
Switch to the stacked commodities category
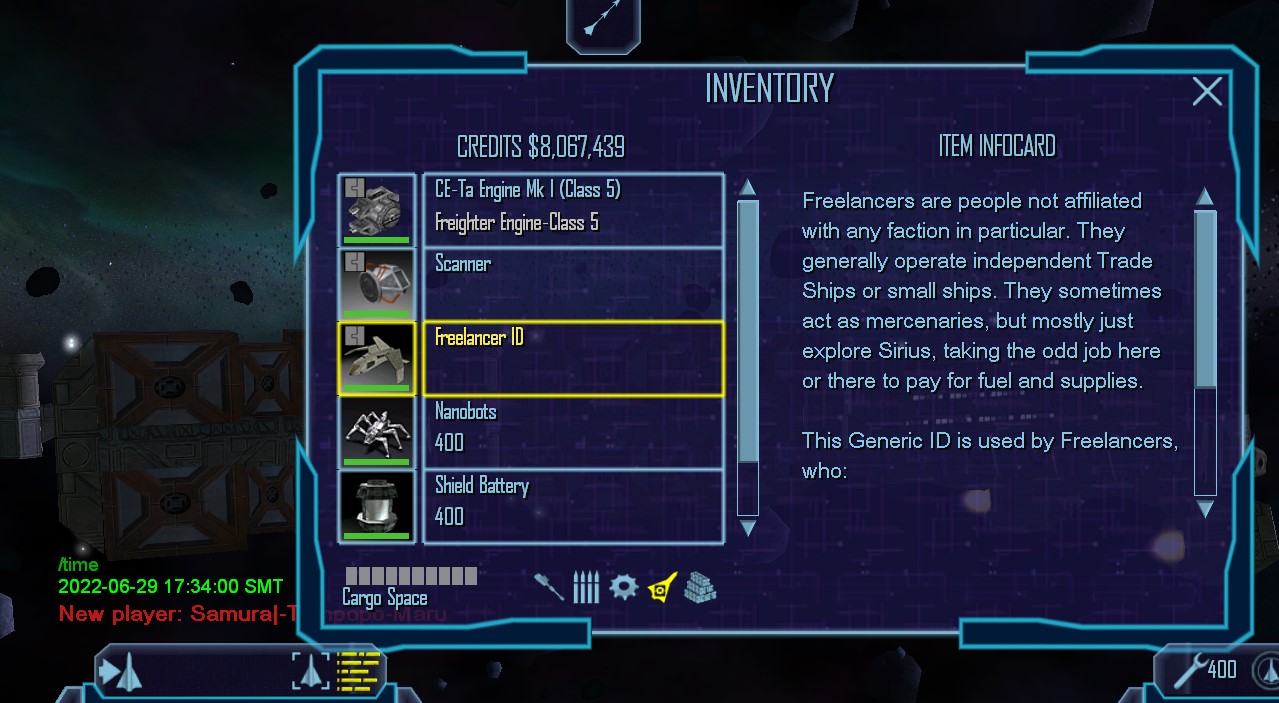(700, 587)
